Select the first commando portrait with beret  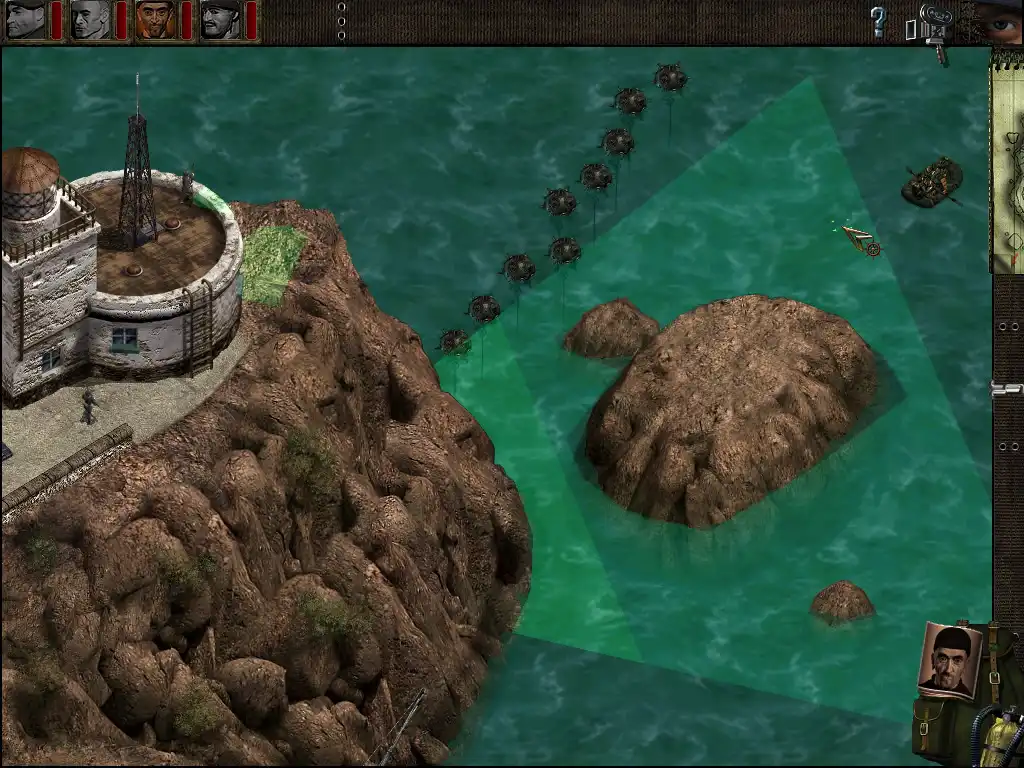(x=26, y=20)
